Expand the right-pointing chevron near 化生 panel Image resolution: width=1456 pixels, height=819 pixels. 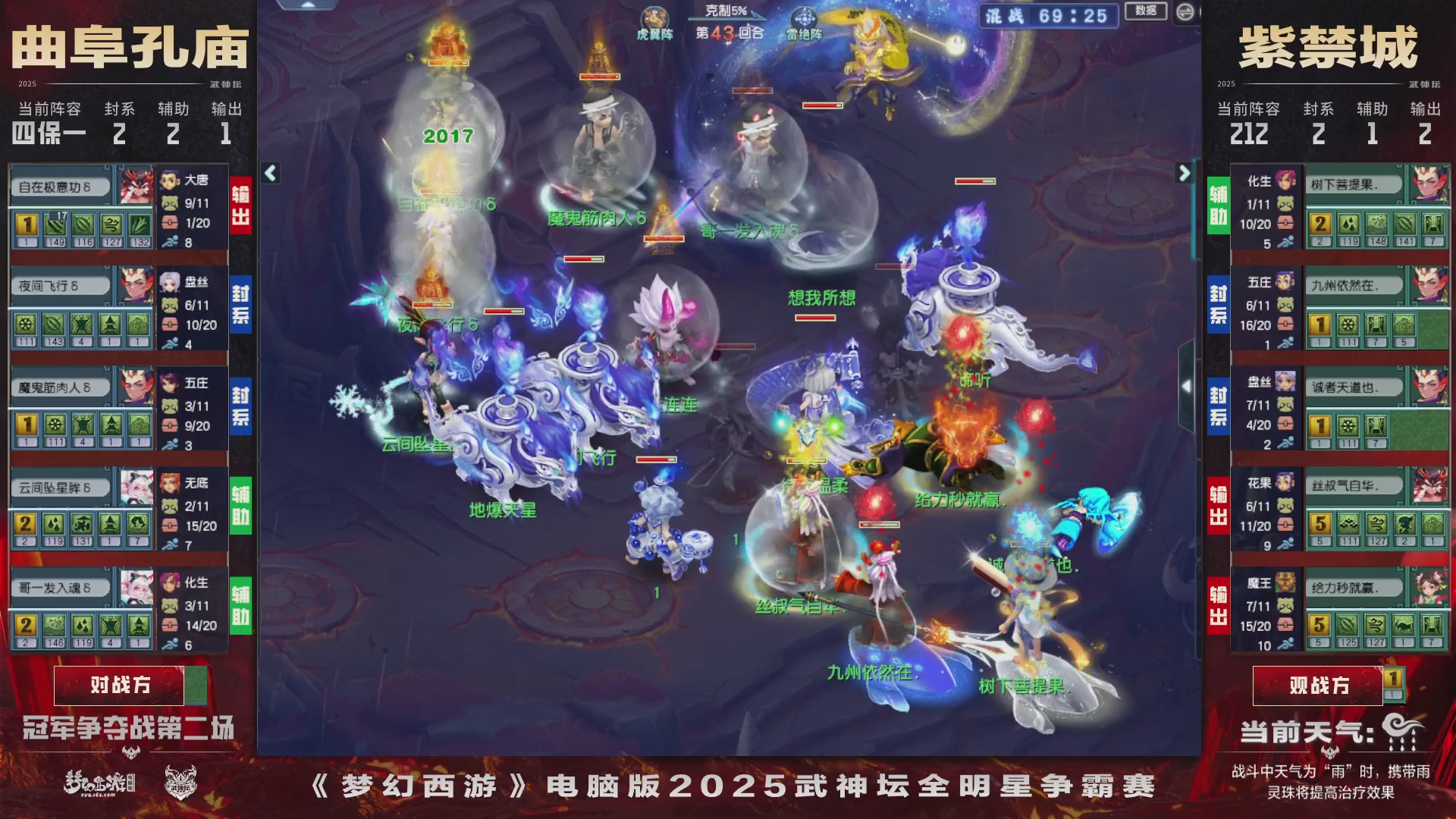(1185, 173)
